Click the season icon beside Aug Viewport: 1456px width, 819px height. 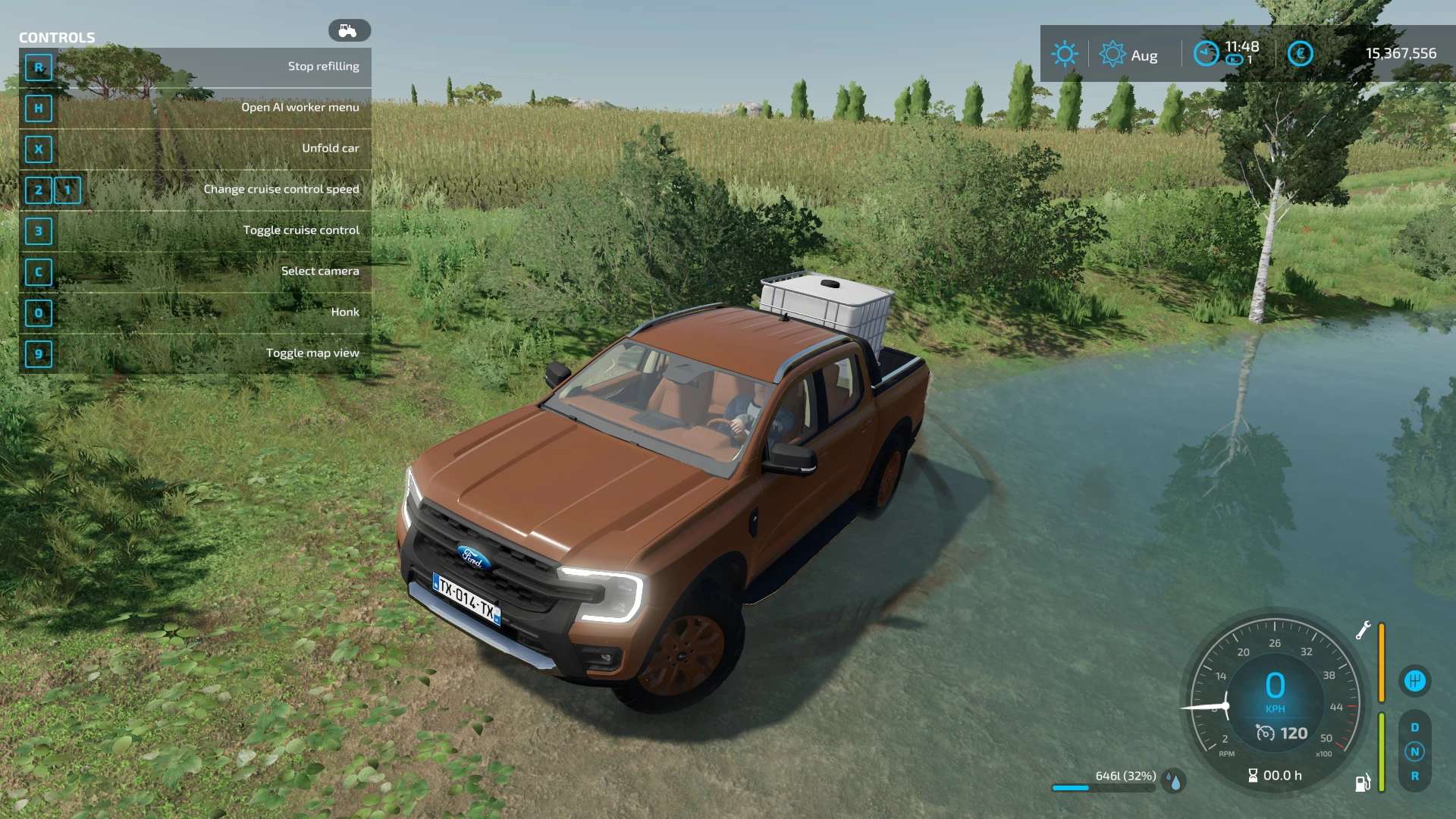(x=1112, y=54)
